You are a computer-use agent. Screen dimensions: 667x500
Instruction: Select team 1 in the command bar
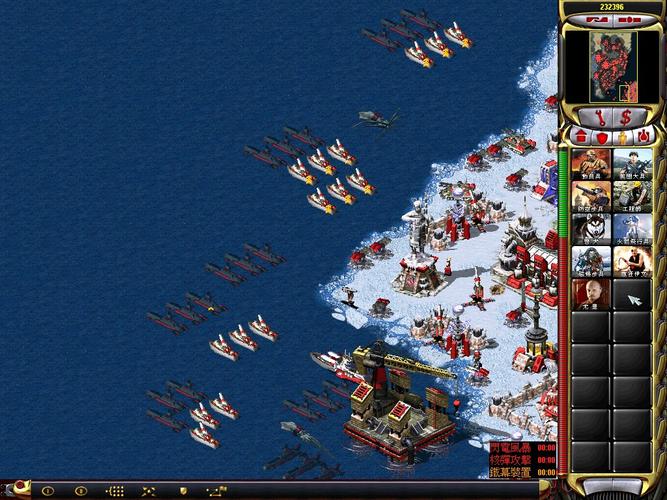point(47,491)
